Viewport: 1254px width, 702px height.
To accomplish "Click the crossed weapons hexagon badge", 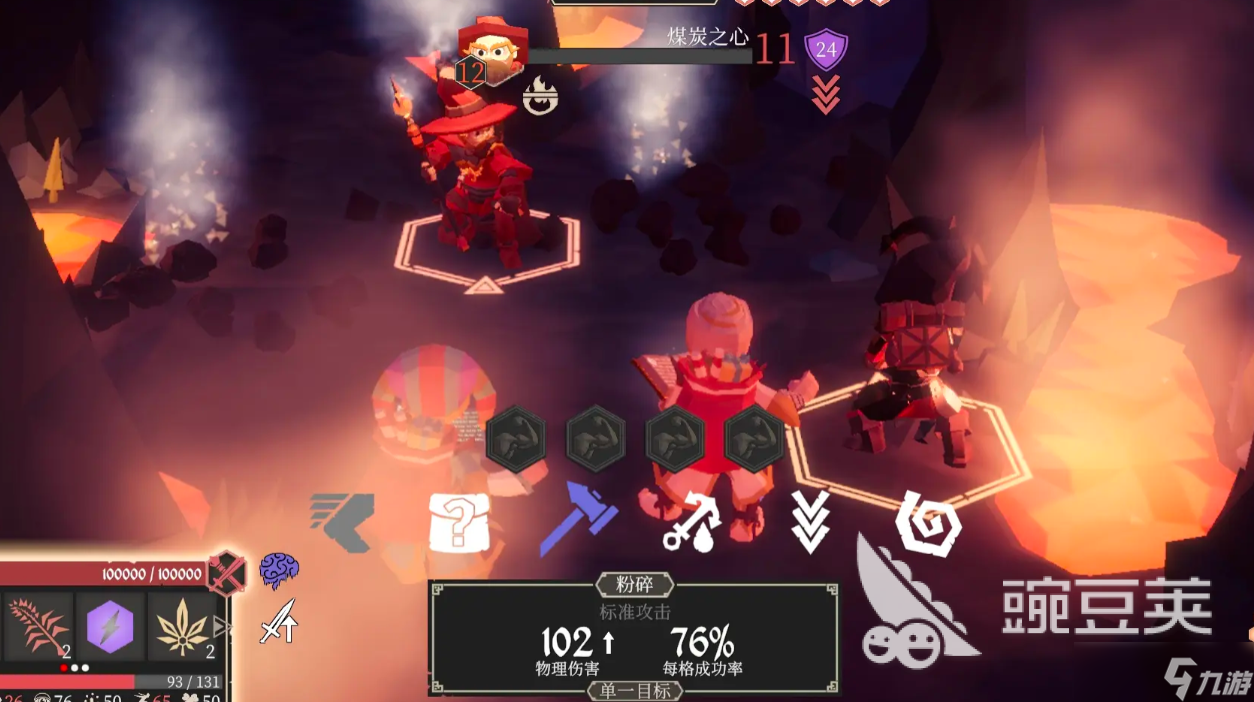I will pyautogui.click(x=227, y=573).
